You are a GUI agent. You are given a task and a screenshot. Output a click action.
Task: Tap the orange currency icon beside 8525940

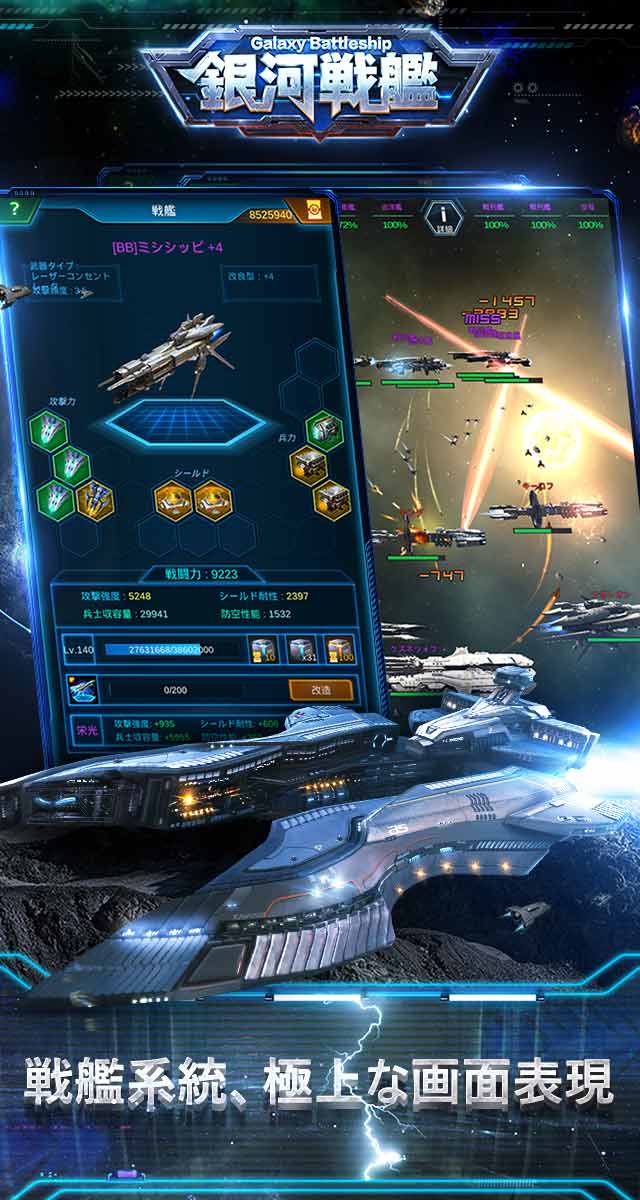[x=314, y=213]
